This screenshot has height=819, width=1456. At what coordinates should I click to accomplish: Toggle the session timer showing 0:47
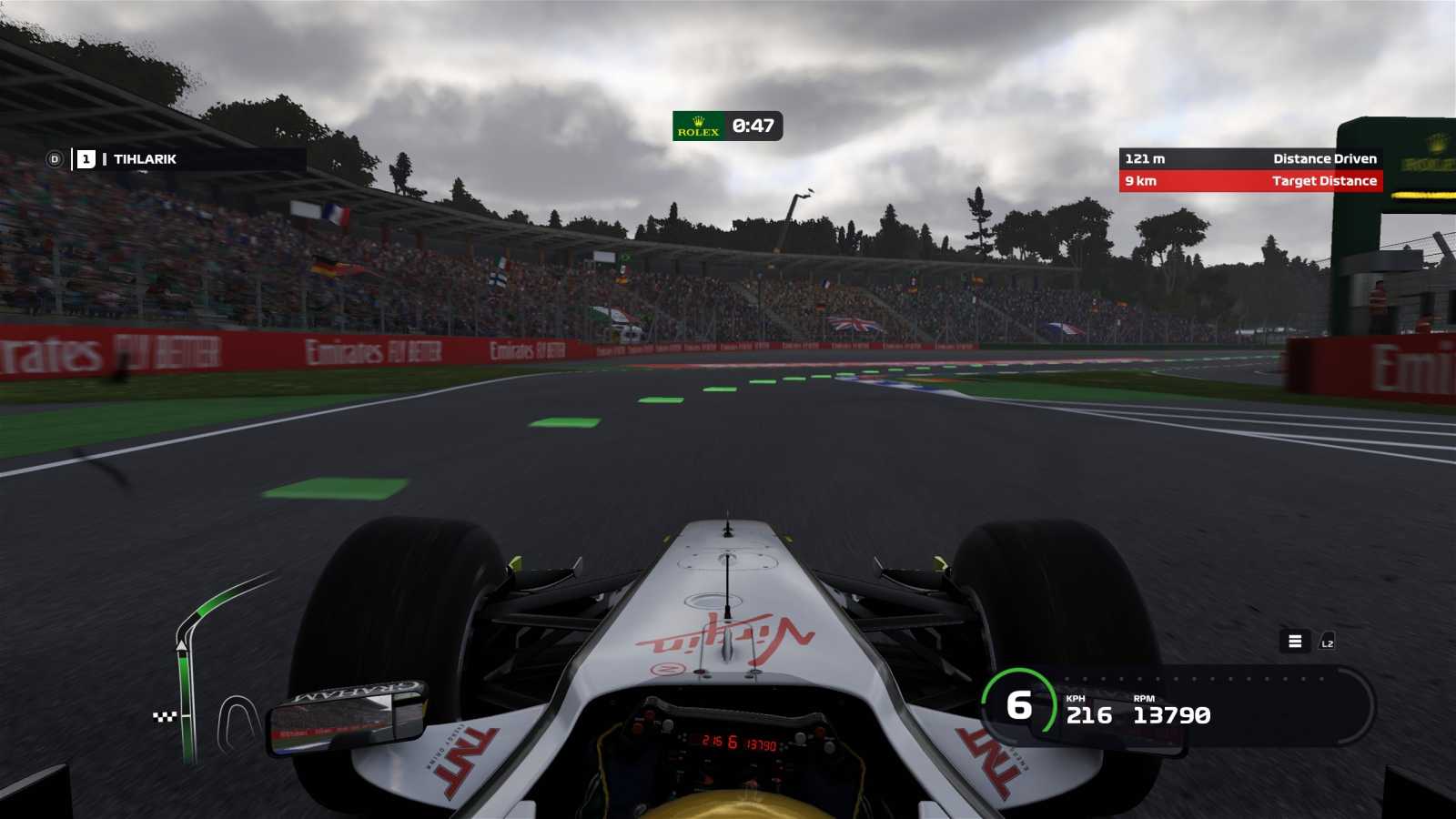tap(753, 127)
